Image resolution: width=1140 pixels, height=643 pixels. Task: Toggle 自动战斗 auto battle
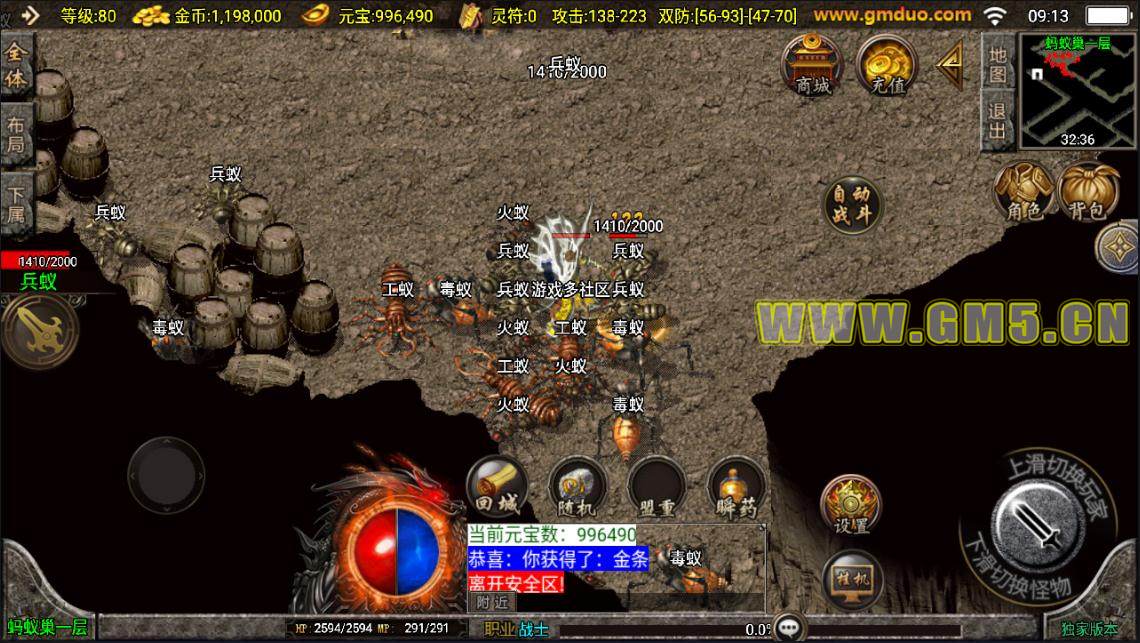click(852, 204)
